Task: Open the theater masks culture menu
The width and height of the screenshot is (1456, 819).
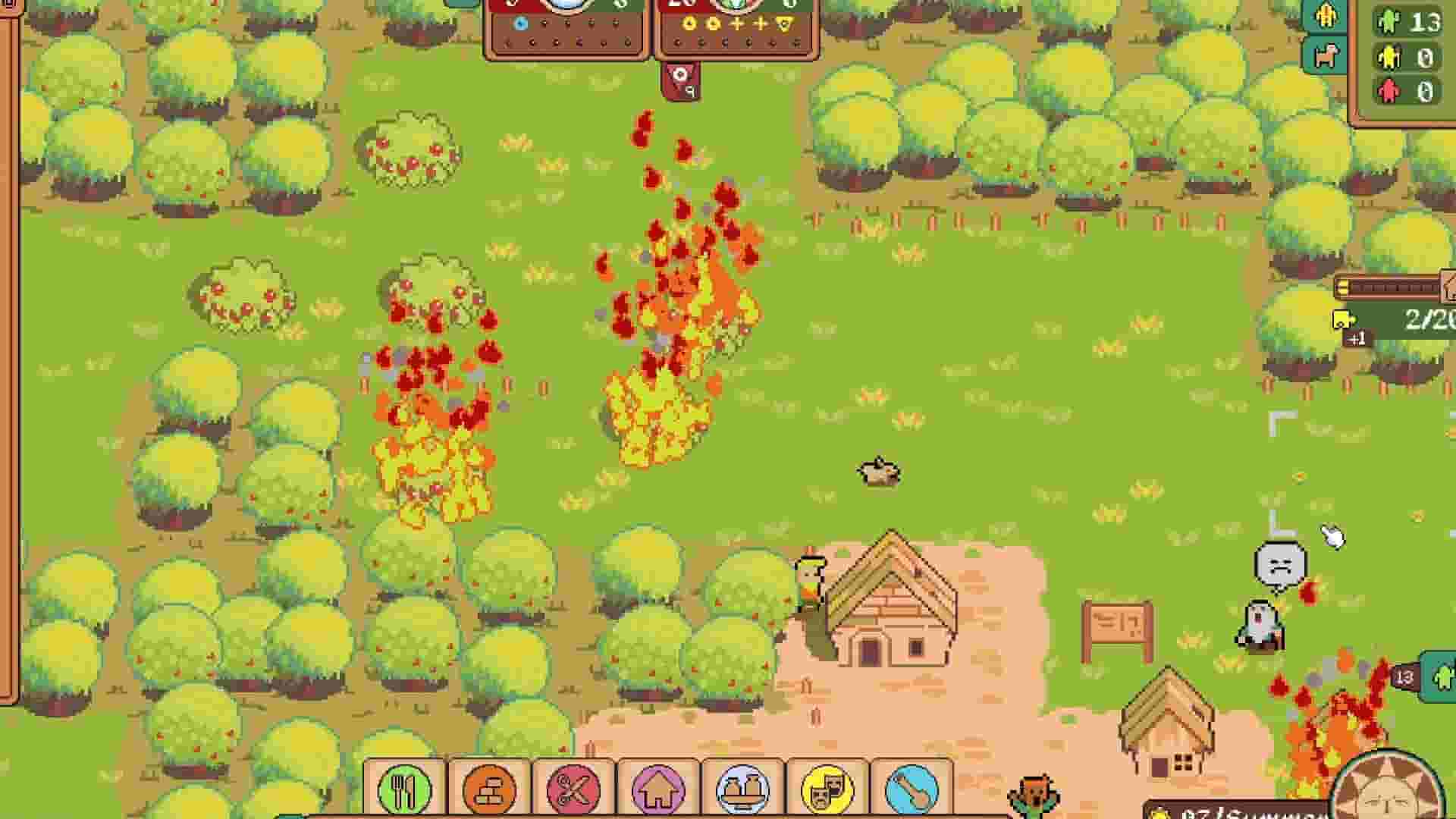Action: coord(827,789)
